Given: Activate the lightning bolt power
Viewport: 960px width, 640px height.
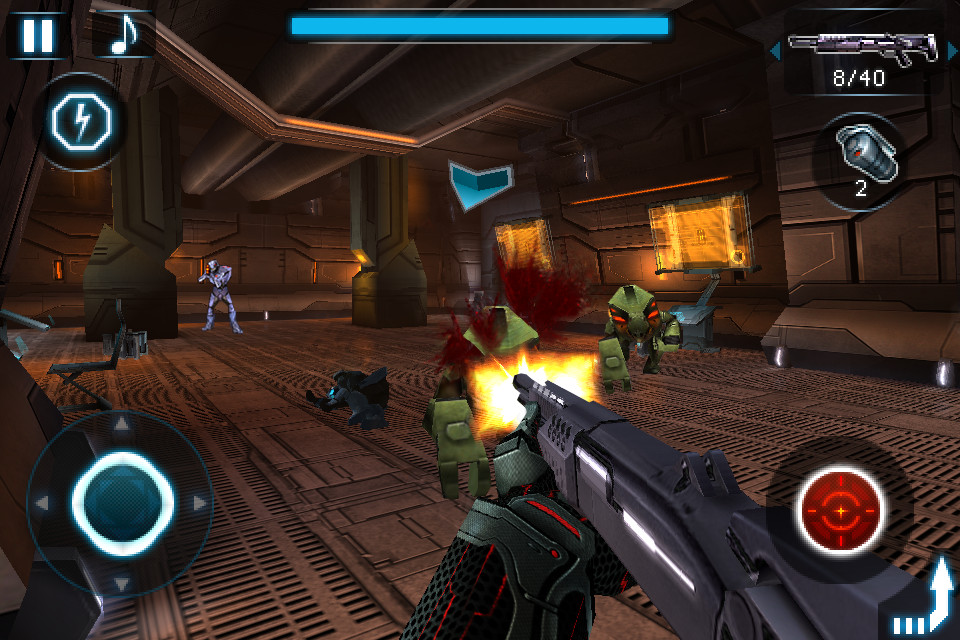Looking at the screenshot, I should point(83,122).
